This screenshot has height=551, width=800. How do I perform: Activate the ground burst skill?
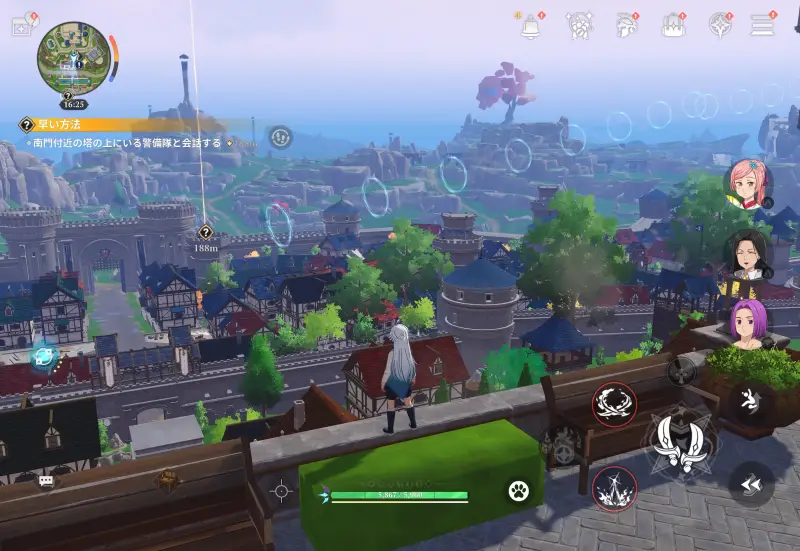[614, 489]
